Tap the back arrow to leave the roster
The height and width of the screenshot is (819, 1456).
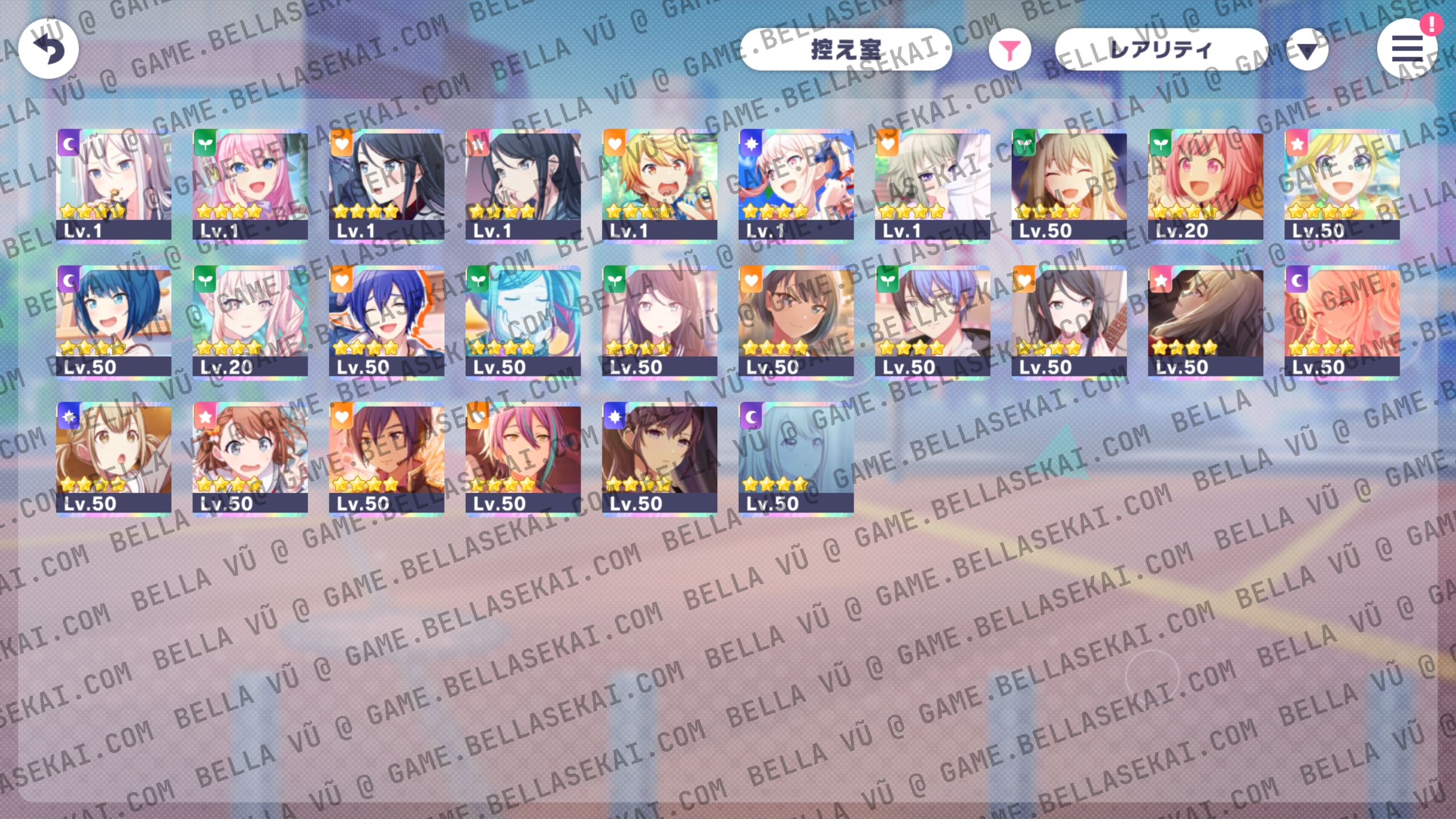(x=50, y=49)
